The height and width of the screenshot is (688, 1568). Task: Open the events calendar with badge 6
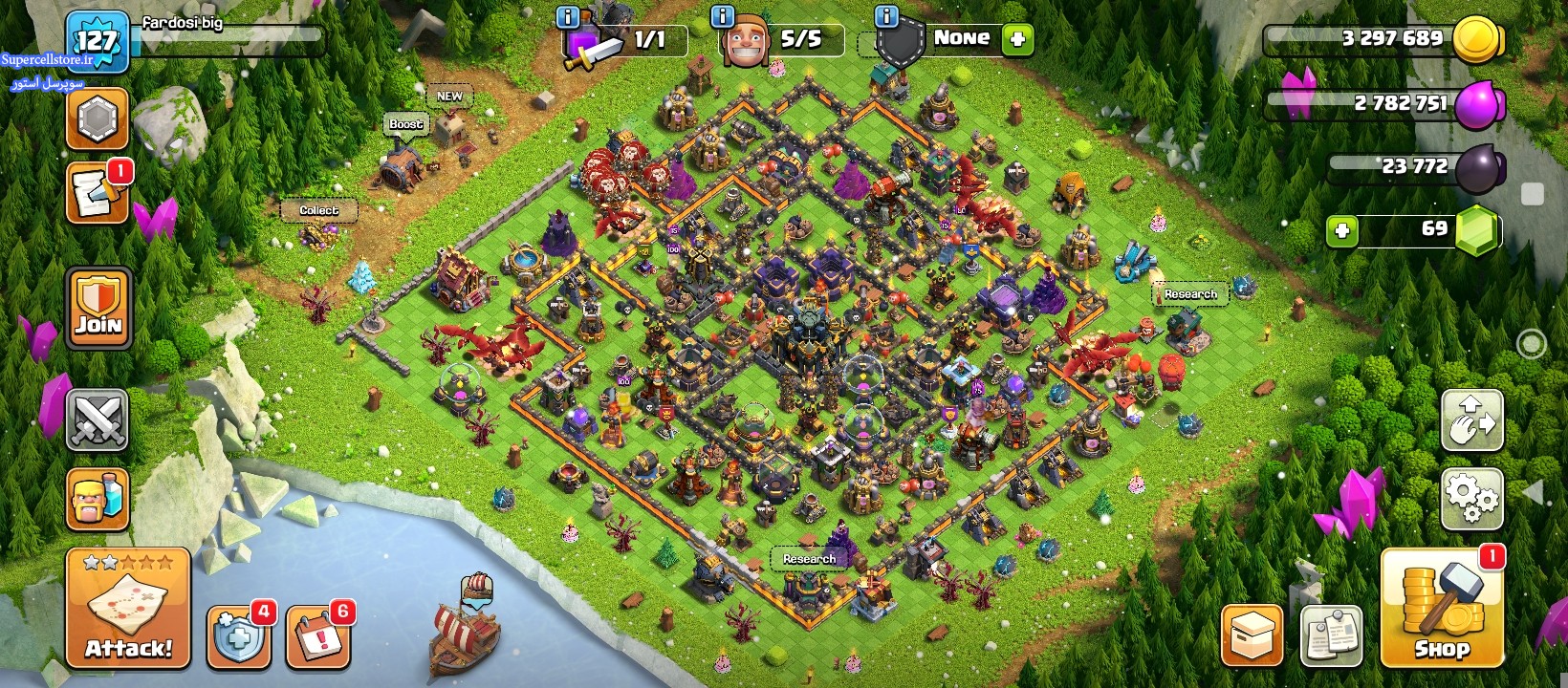(317, 636)
